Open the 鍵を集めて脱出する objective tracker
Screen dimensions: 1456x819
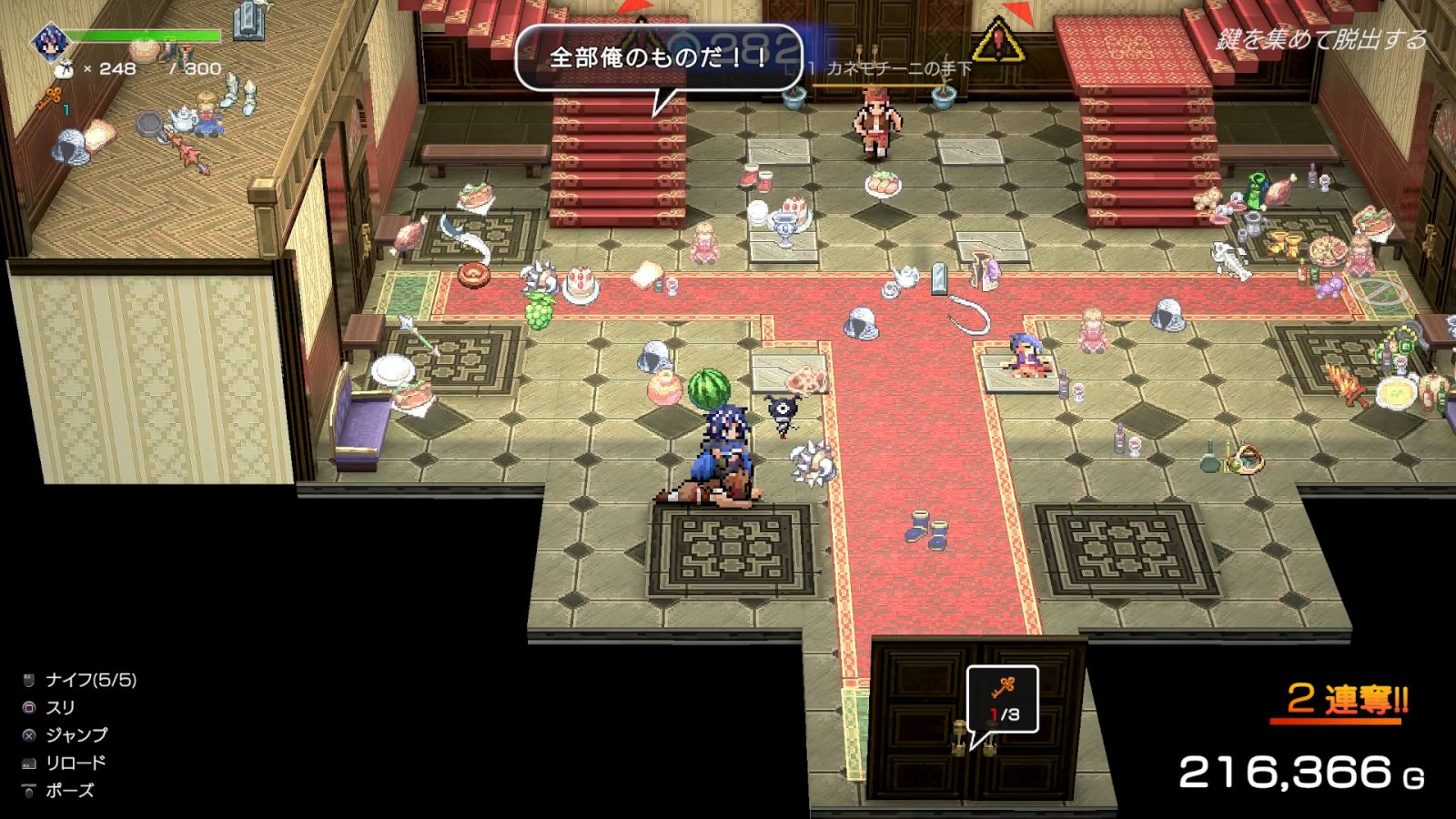coord(1321,39)
